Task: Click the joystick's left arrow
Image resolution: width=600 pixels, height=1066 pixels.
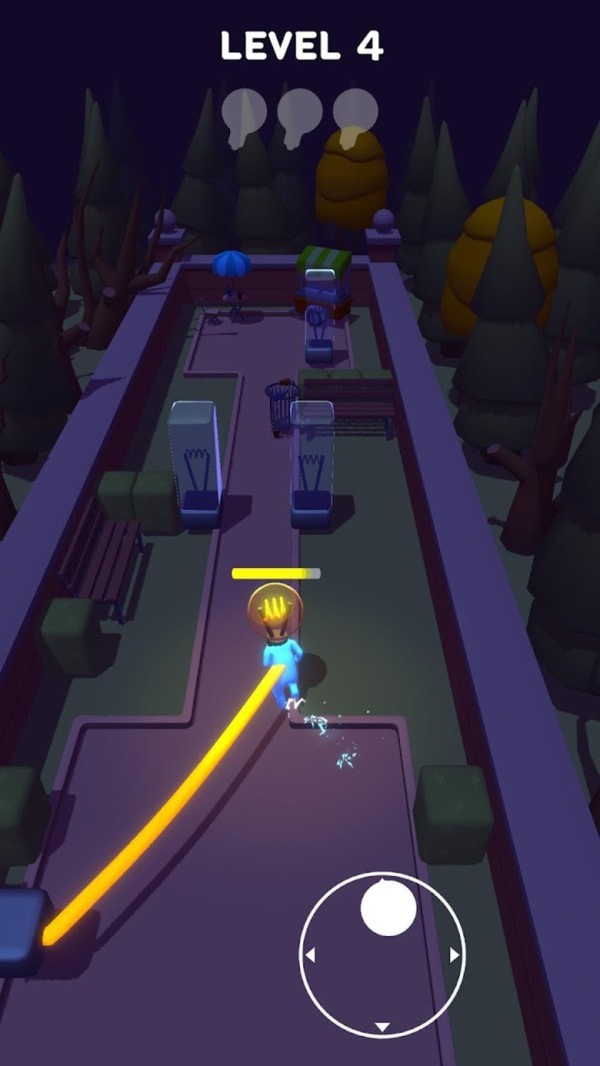Action: pyautogui.click(x=310, y=956)
